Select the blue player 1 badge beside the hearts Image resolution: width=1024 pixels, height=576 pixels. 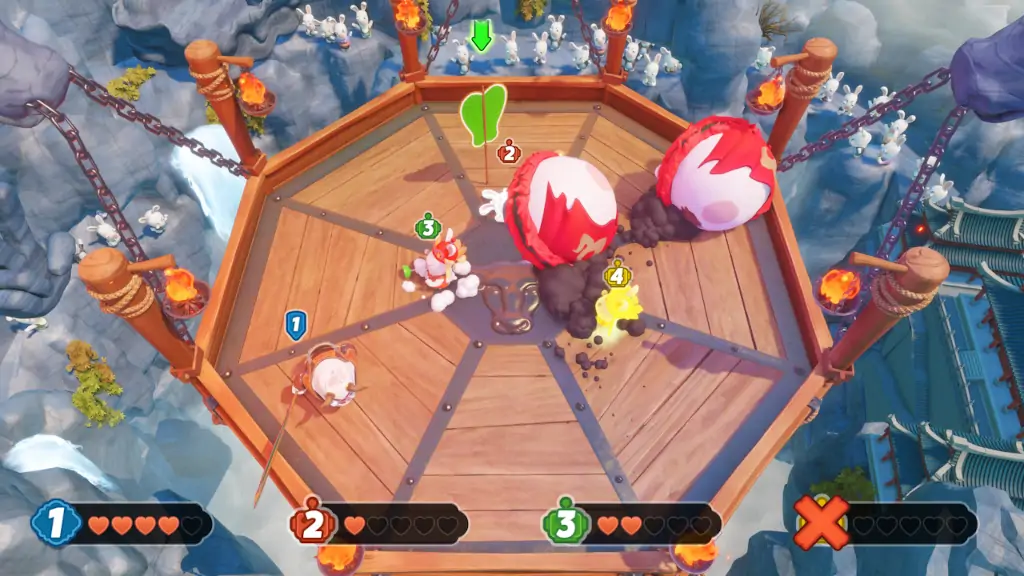click(x=56, y=523)
